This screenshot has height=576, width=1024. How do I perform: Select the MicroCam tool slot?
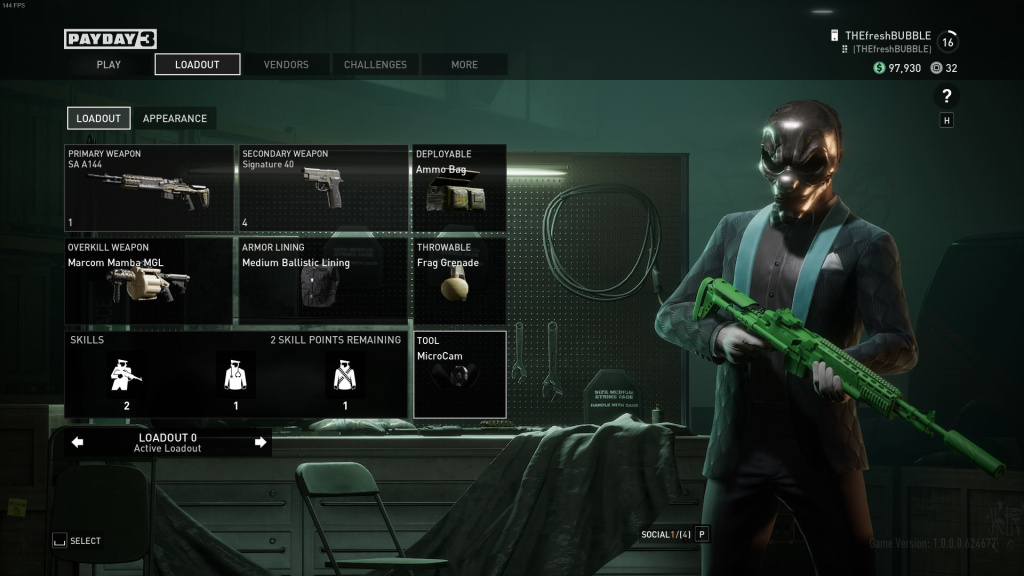pyautogui.click(x=459, y=374)
